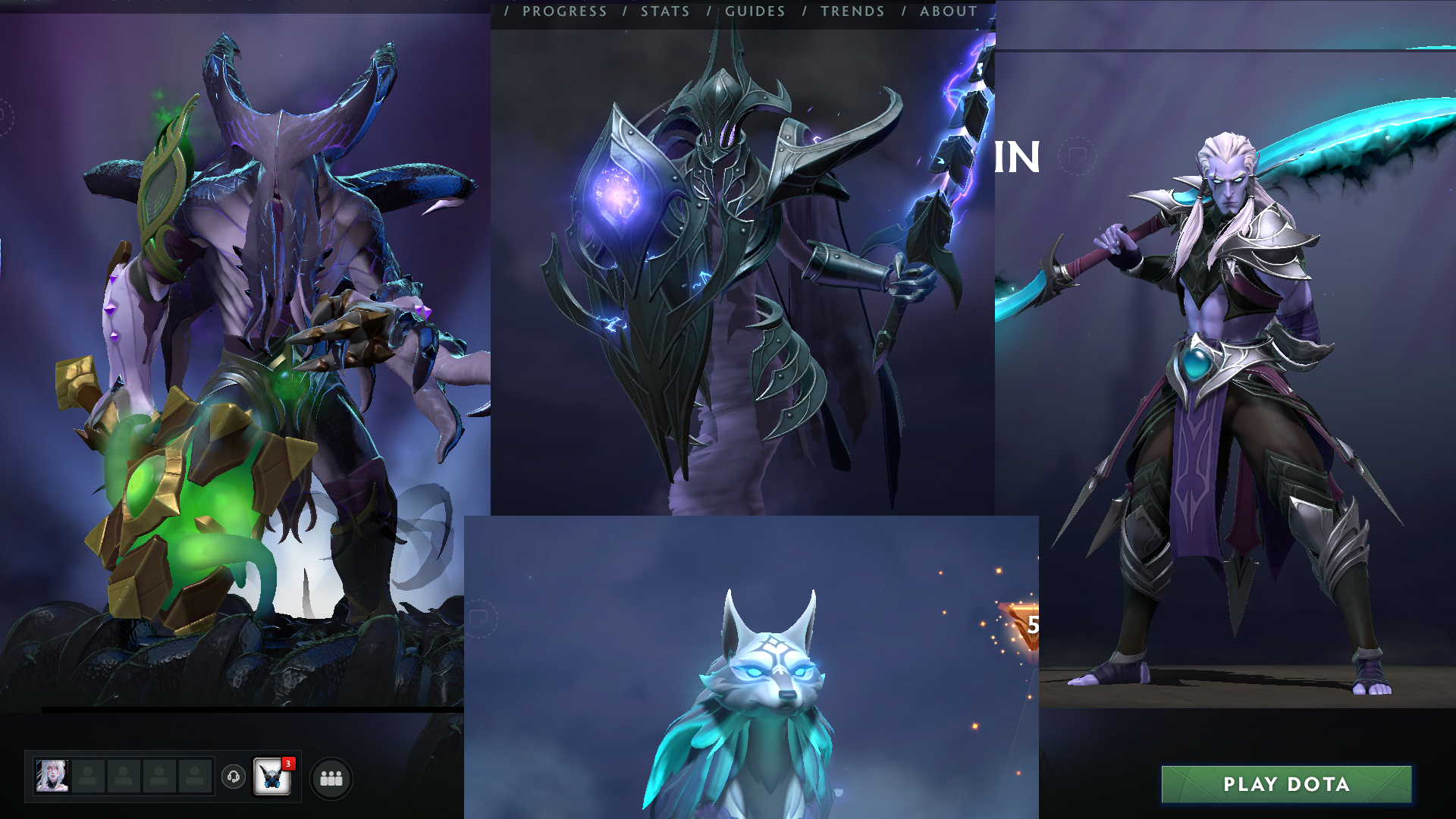The width and height of the screenshot is (1456, 819).
Task: Click the courier-mask notification square
Action: click(274, 777)
